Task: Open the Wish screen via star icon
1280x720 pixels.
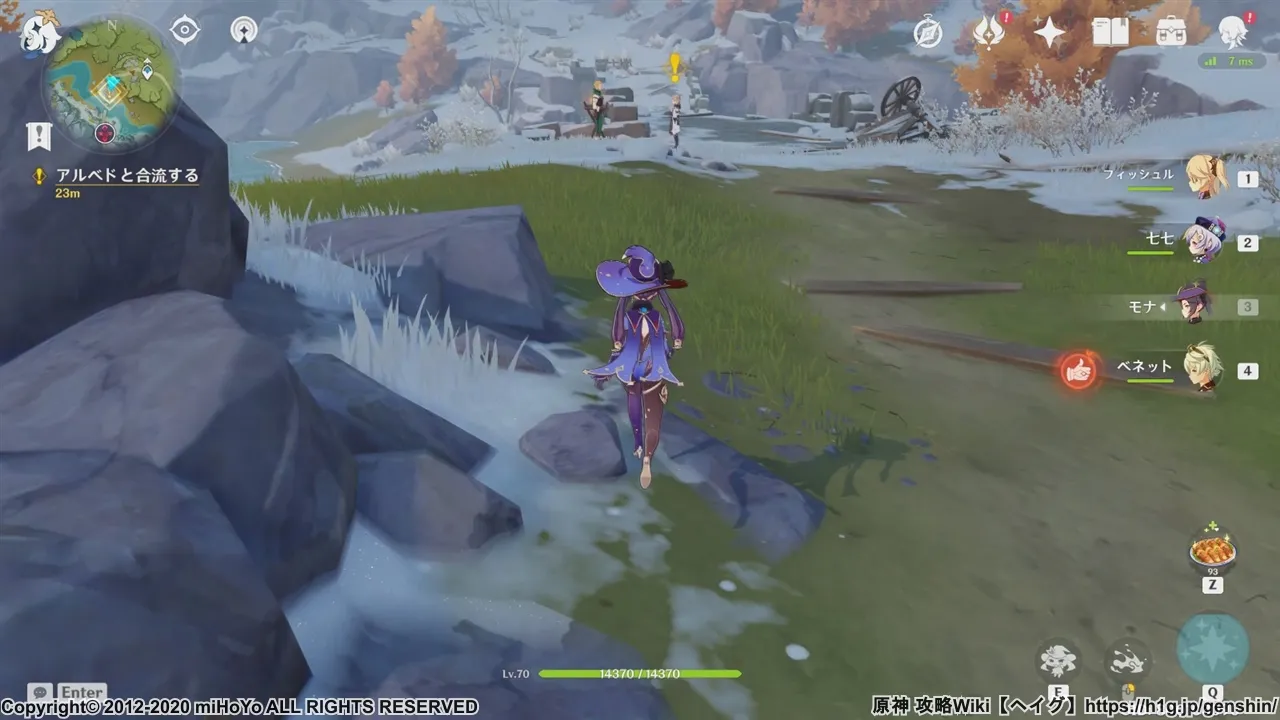Action: click(x=1046, y=33)
